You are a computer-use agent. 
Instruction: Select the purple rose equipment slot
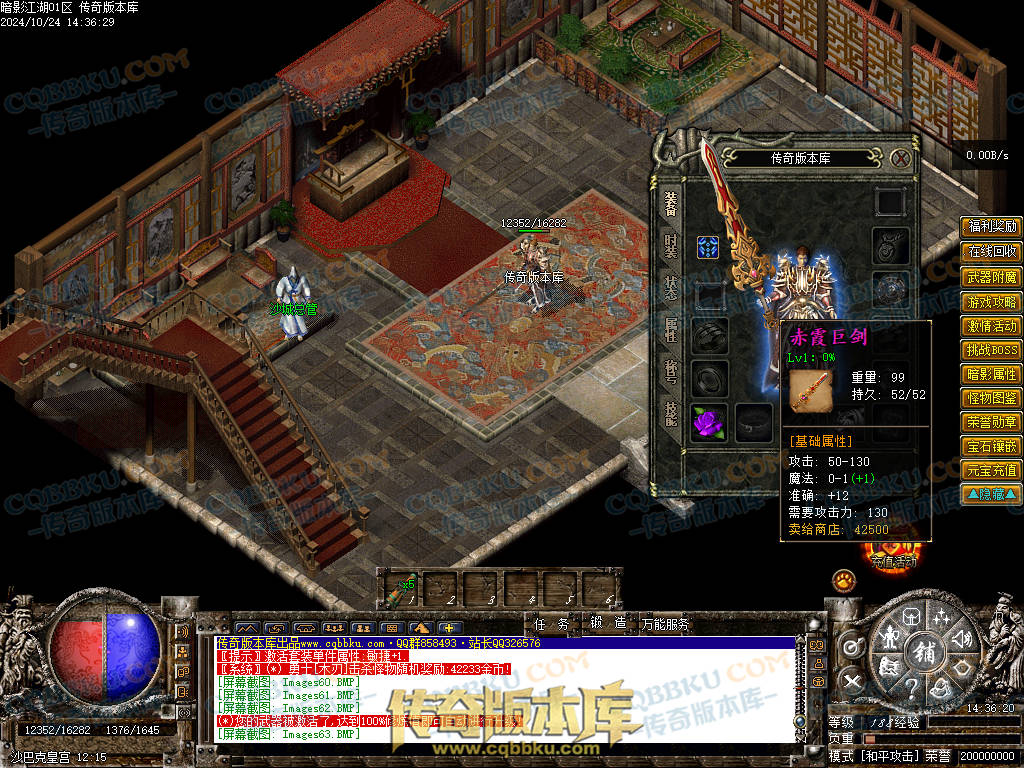[x=709, y=421]
